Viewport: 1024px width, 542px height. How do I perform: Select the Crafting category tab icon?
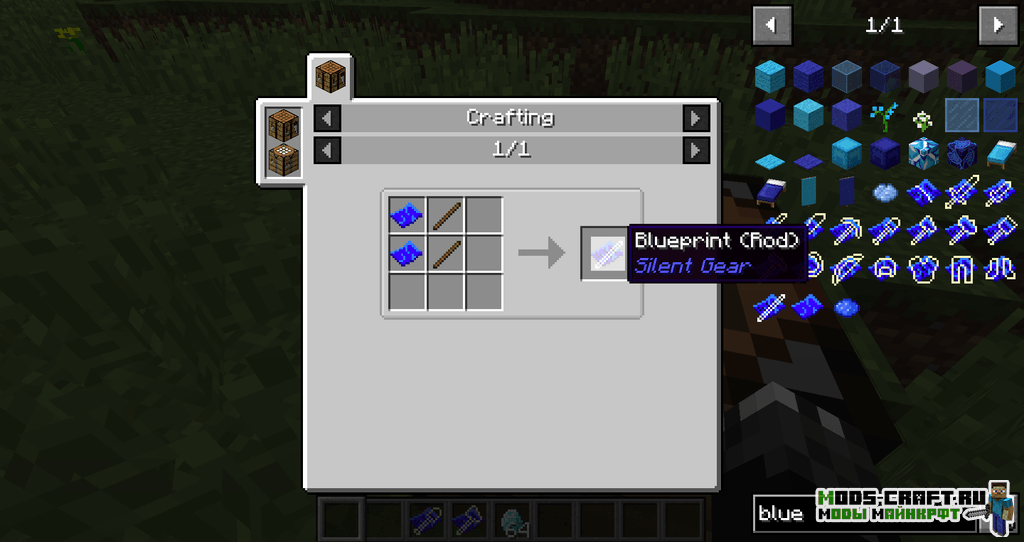[330, 75]
